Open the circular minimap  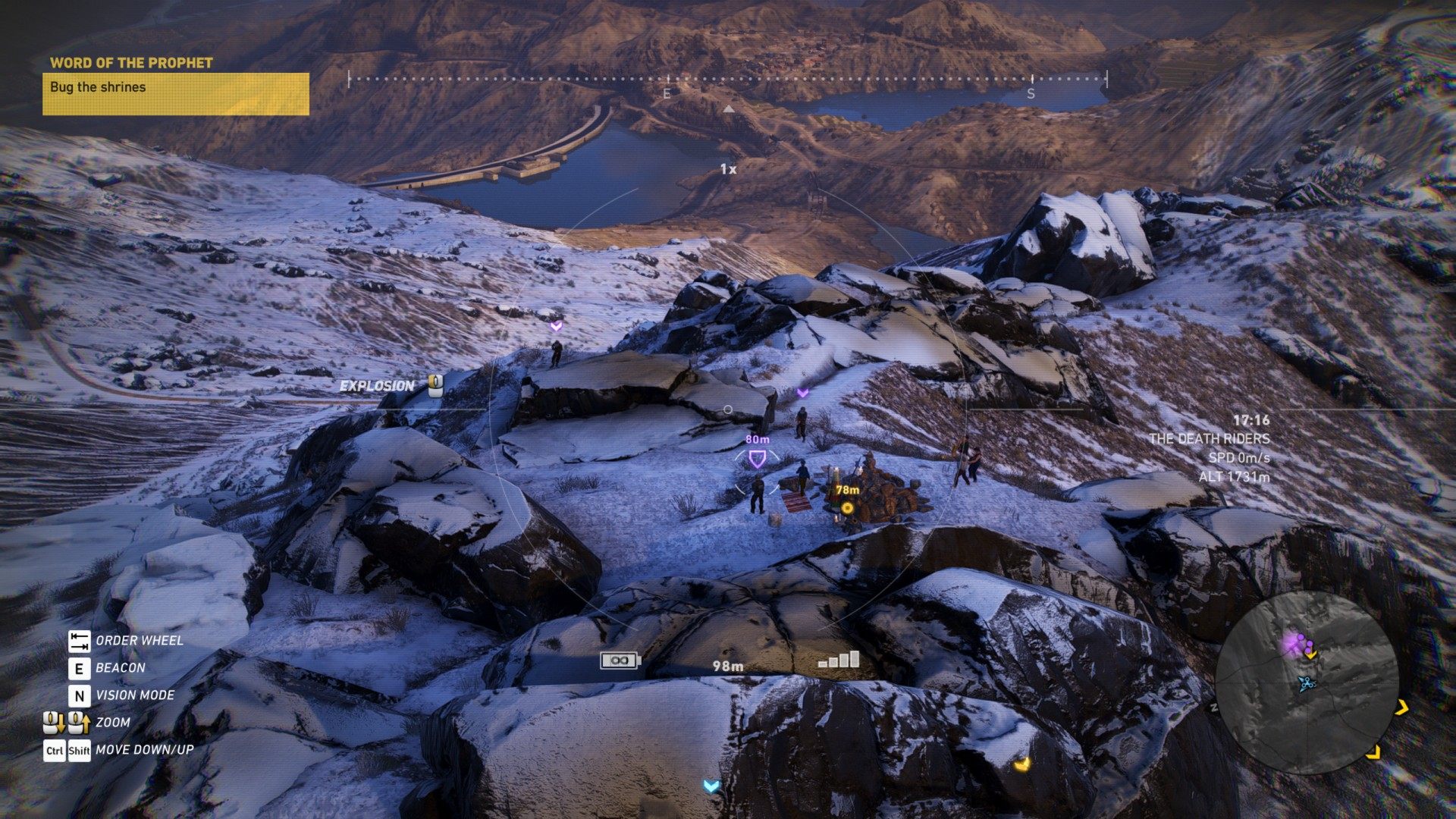pos(1306,682)
